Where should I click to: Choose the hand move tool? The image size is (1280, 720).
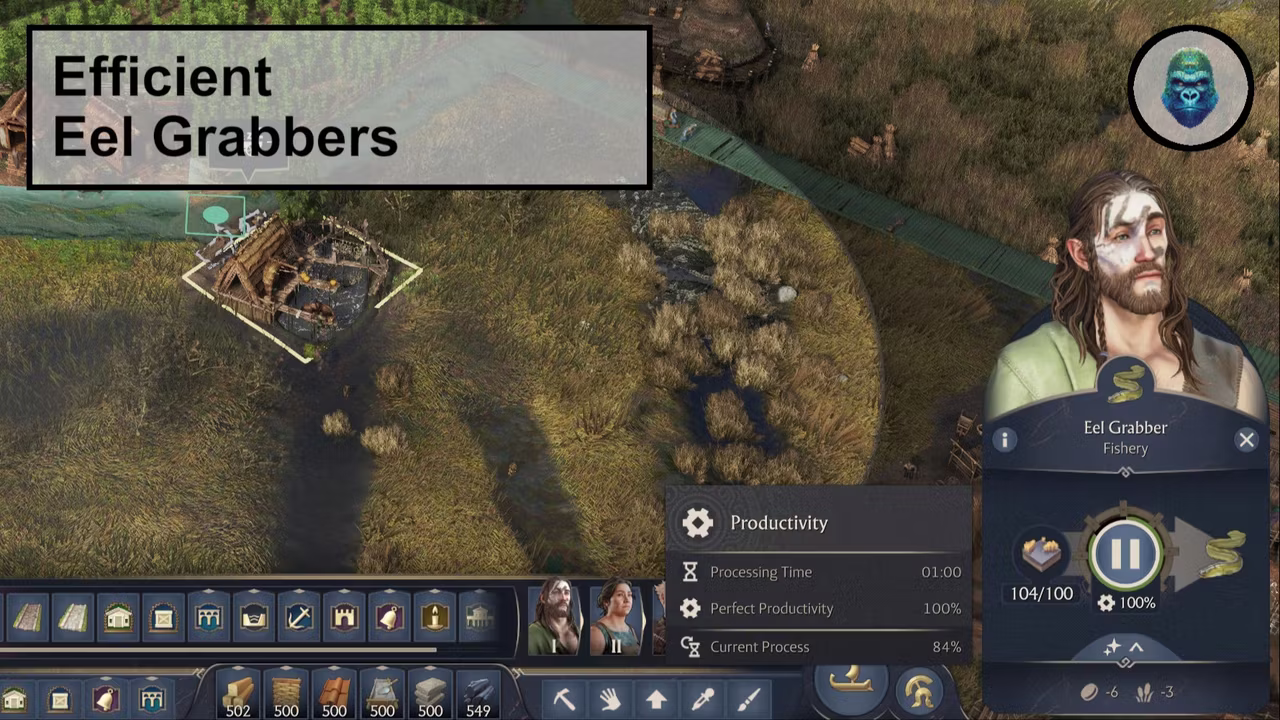coord(610,698)
